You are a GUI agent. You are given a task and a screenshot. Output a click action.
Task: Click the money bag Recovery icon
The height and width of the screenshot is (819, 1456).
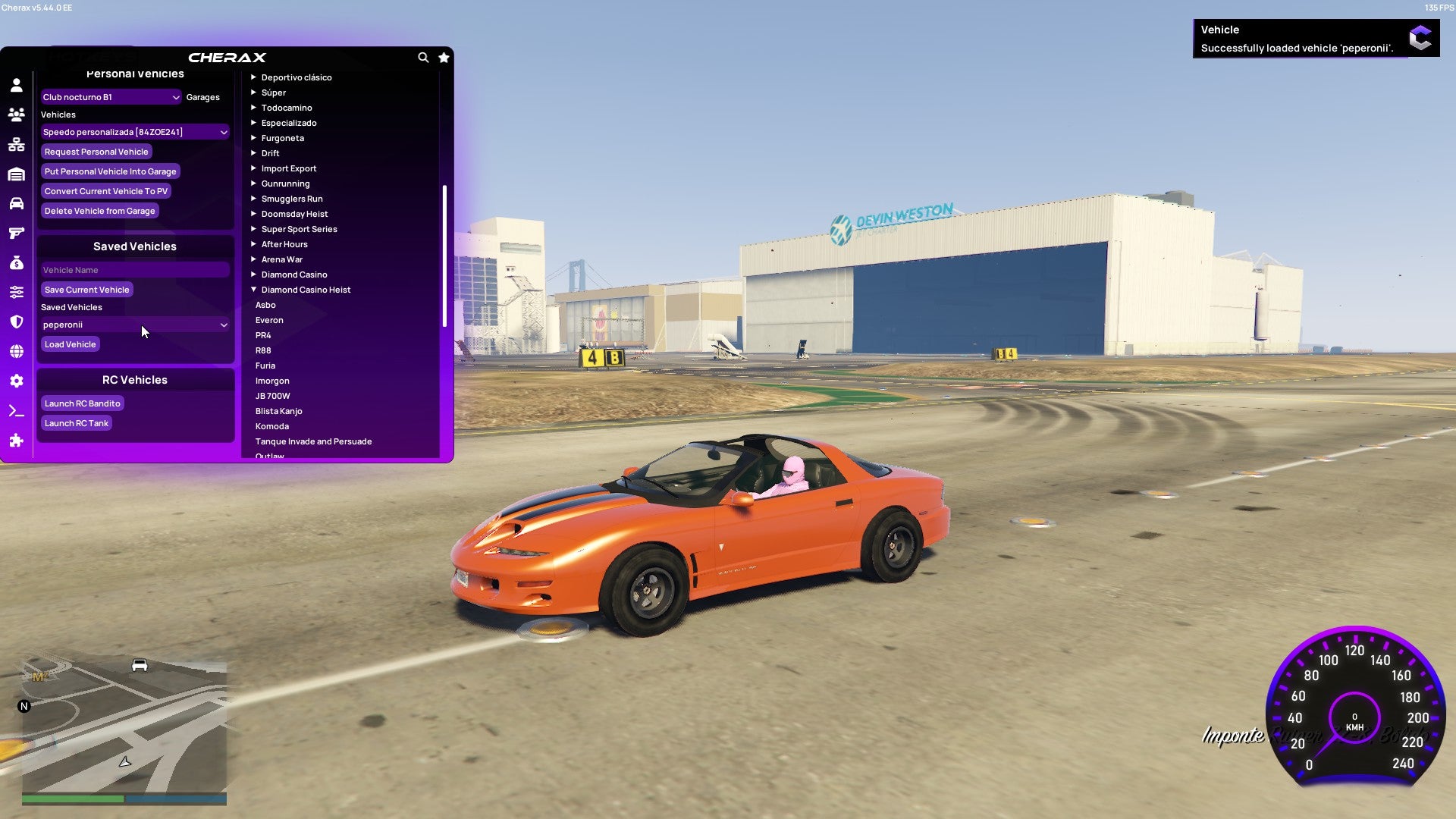coord(17,262)
